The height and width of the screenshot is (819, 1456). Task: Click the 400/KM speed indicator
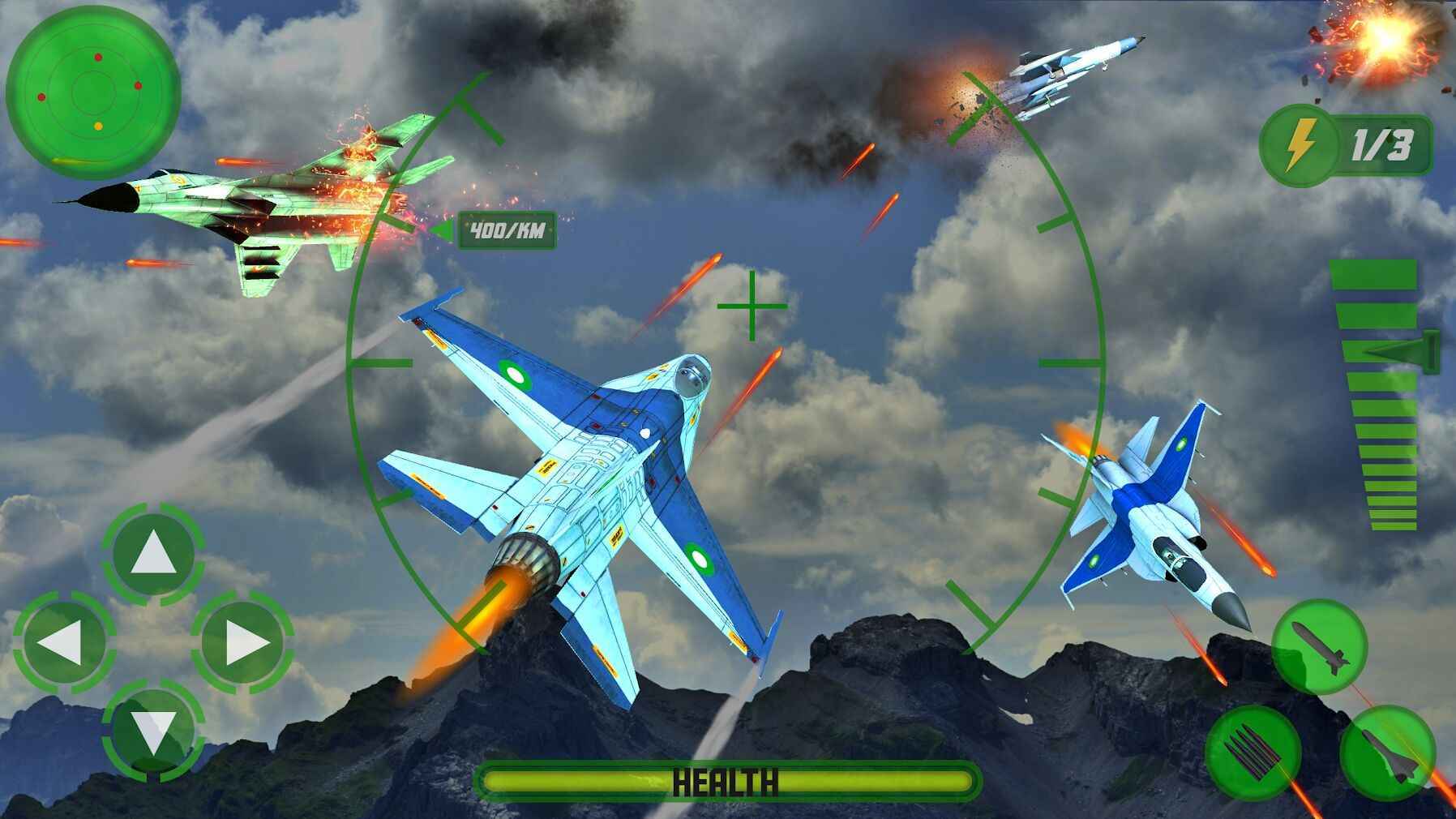(x=507, y=230)
